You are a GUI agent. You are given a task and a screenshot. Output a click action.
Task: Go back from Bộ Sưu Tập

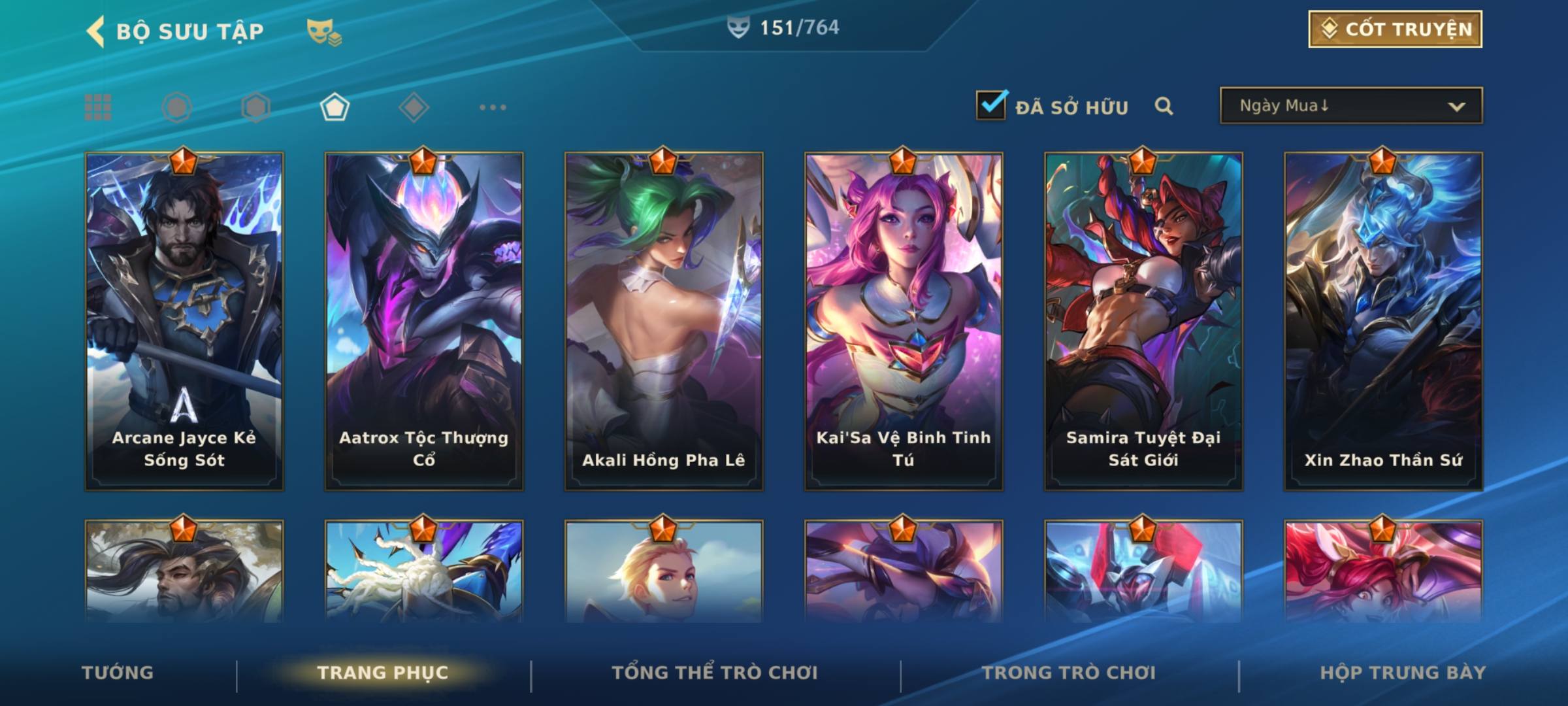tap(95, 31)
